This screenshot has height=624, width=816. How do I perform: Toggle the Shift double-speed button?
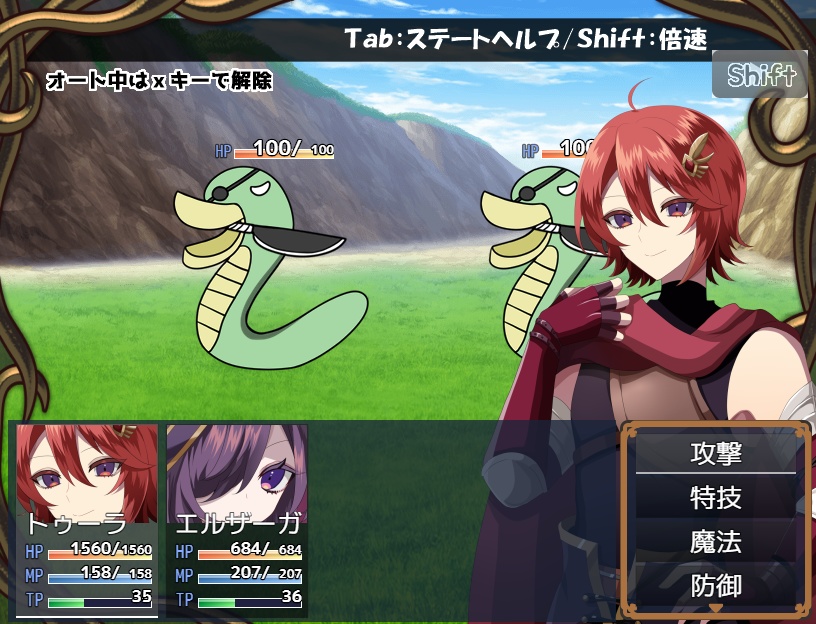pyautogui.click(x=761, y=75)
